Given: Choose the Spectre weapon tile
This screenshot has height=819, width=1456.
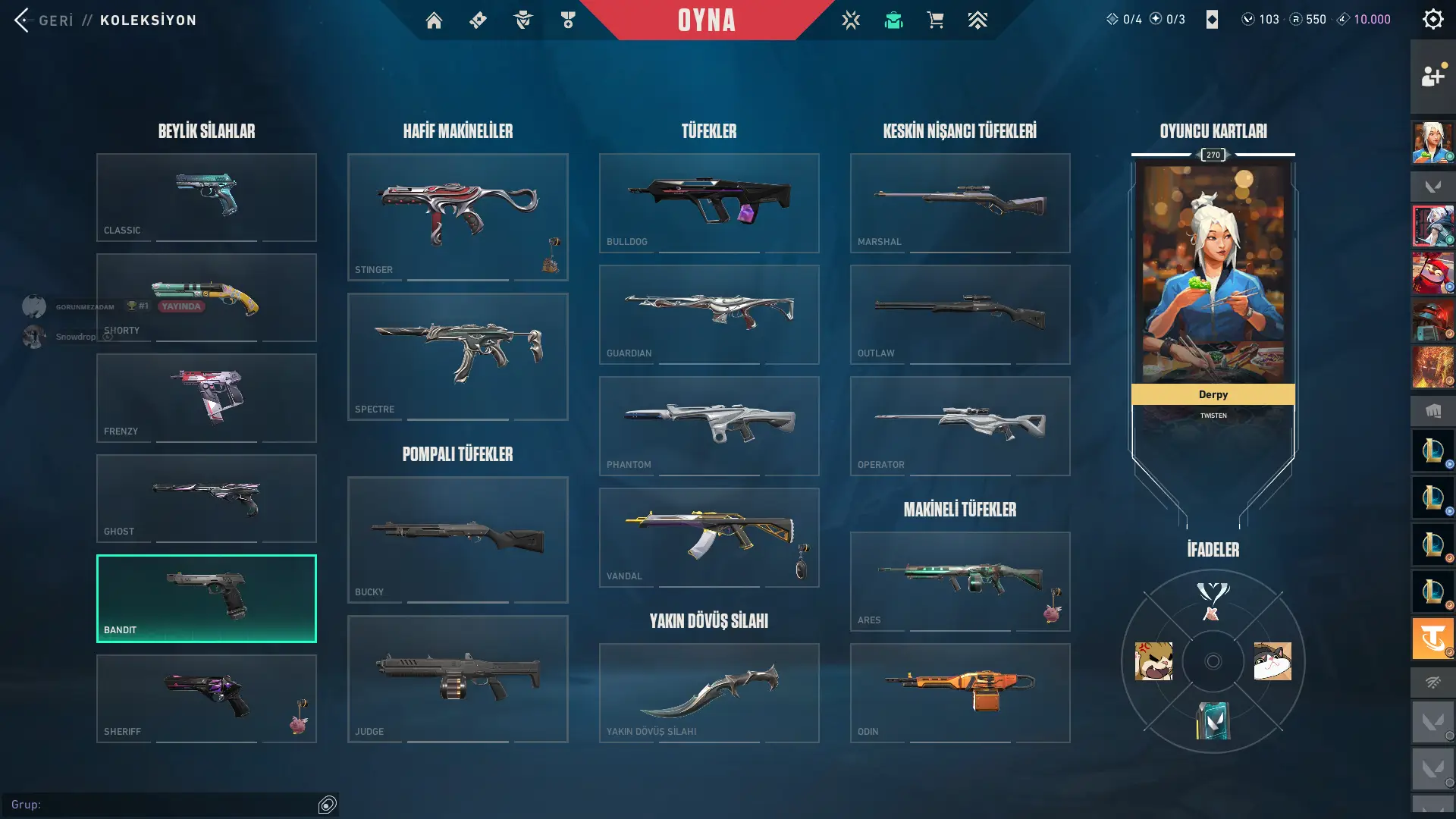Looking at the screenshot, I should (457, 356).
